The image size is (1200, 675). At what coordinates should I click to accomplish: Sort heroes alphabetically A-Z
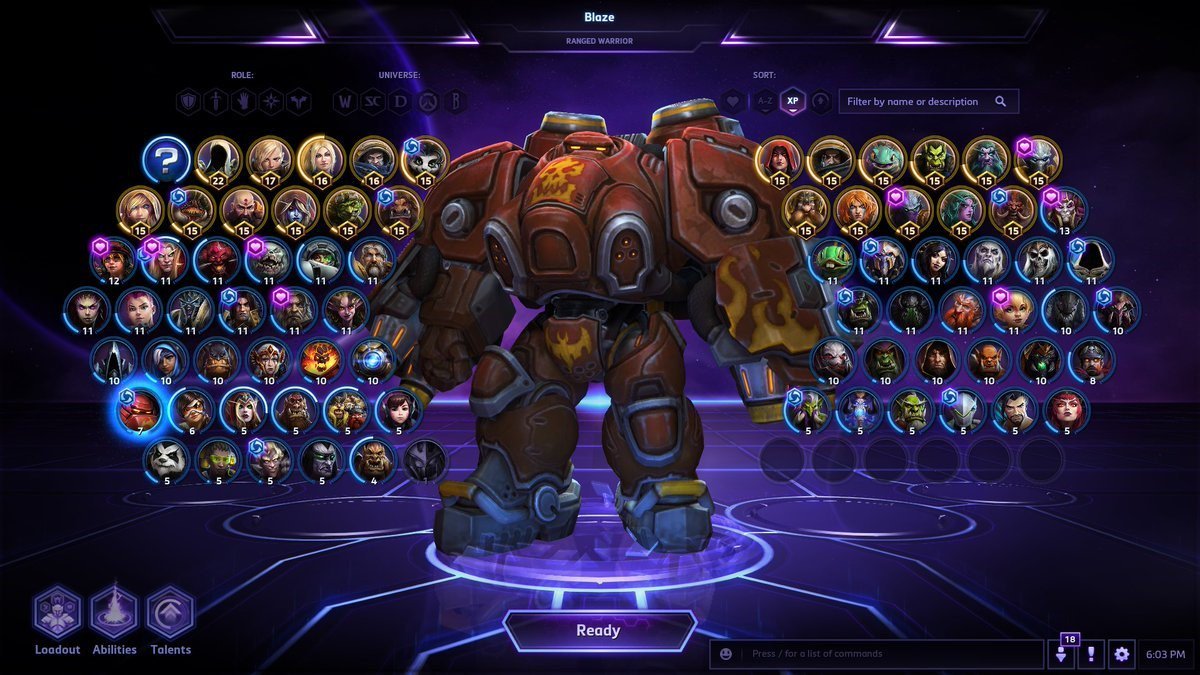765,101
